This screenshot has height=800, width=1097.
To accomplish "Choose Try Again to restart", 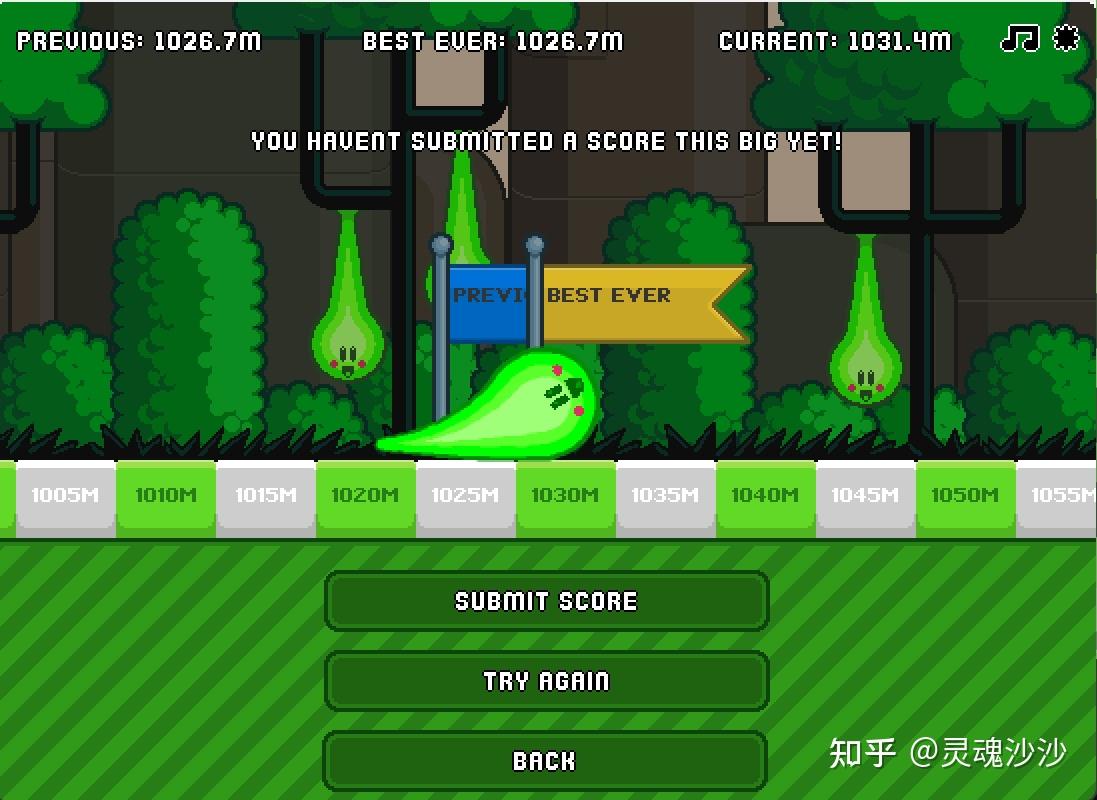I will pos(546,681).
